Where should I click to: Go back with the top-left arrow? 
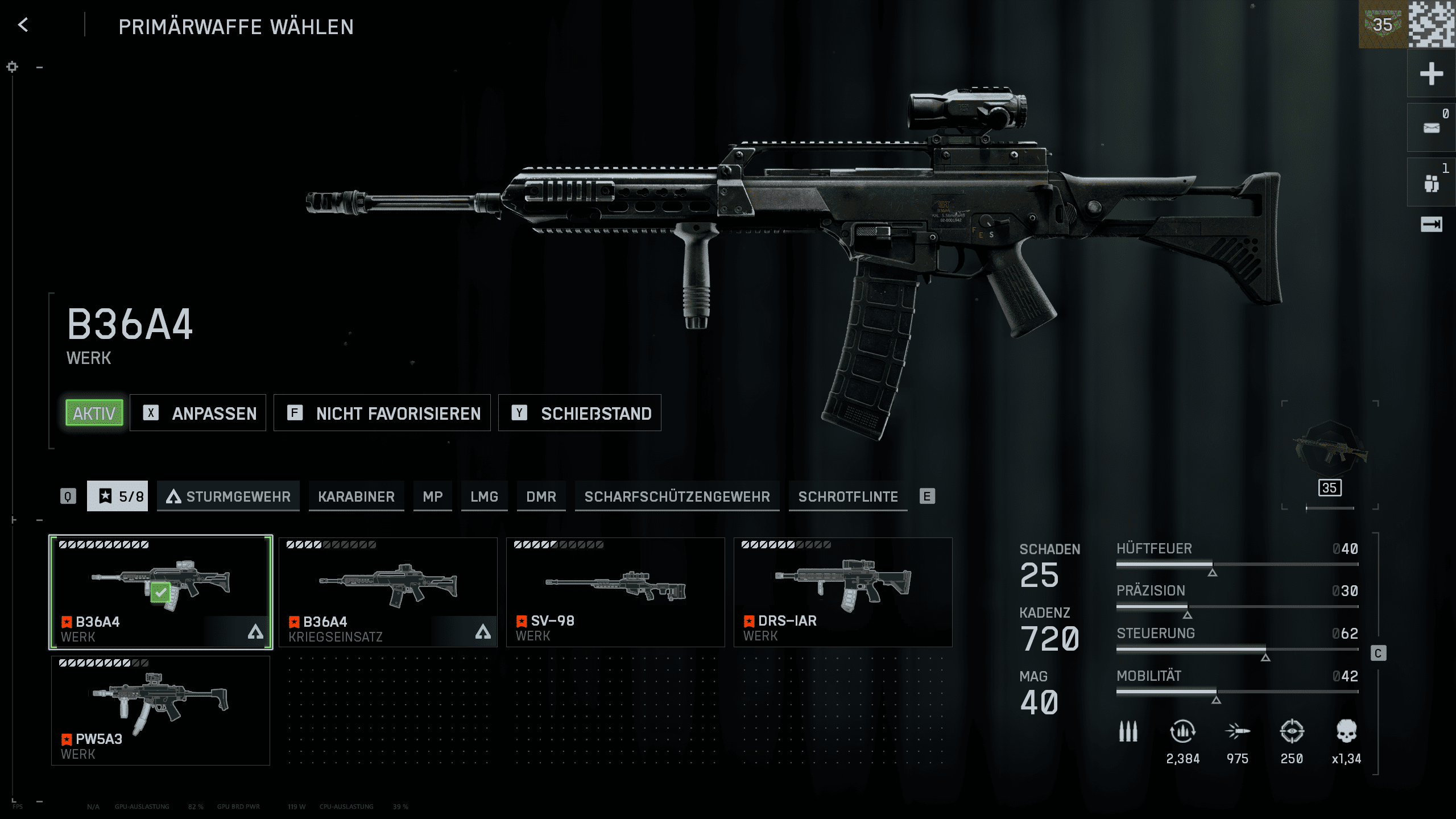[23, 25]
